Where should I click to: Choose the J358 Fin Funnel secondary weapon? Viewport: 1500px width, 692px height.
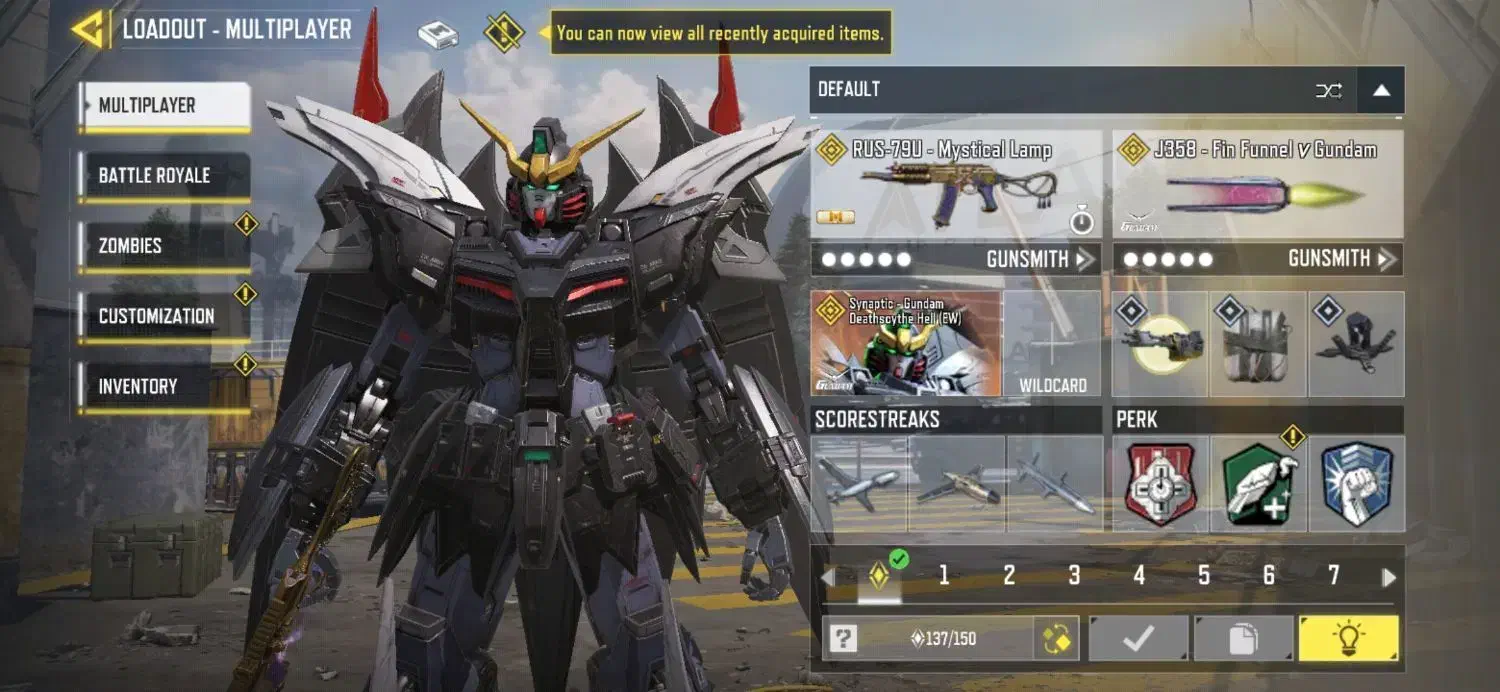point(1258,185)
